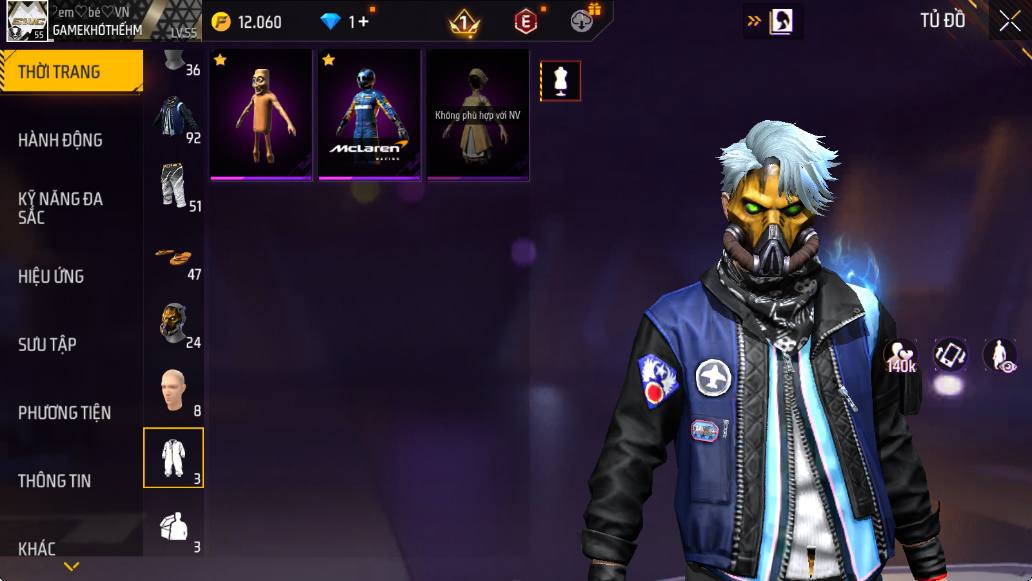
Task: Select the blue jacket tops subcategory
Action: pyautogui.click(x=173, y=118)
